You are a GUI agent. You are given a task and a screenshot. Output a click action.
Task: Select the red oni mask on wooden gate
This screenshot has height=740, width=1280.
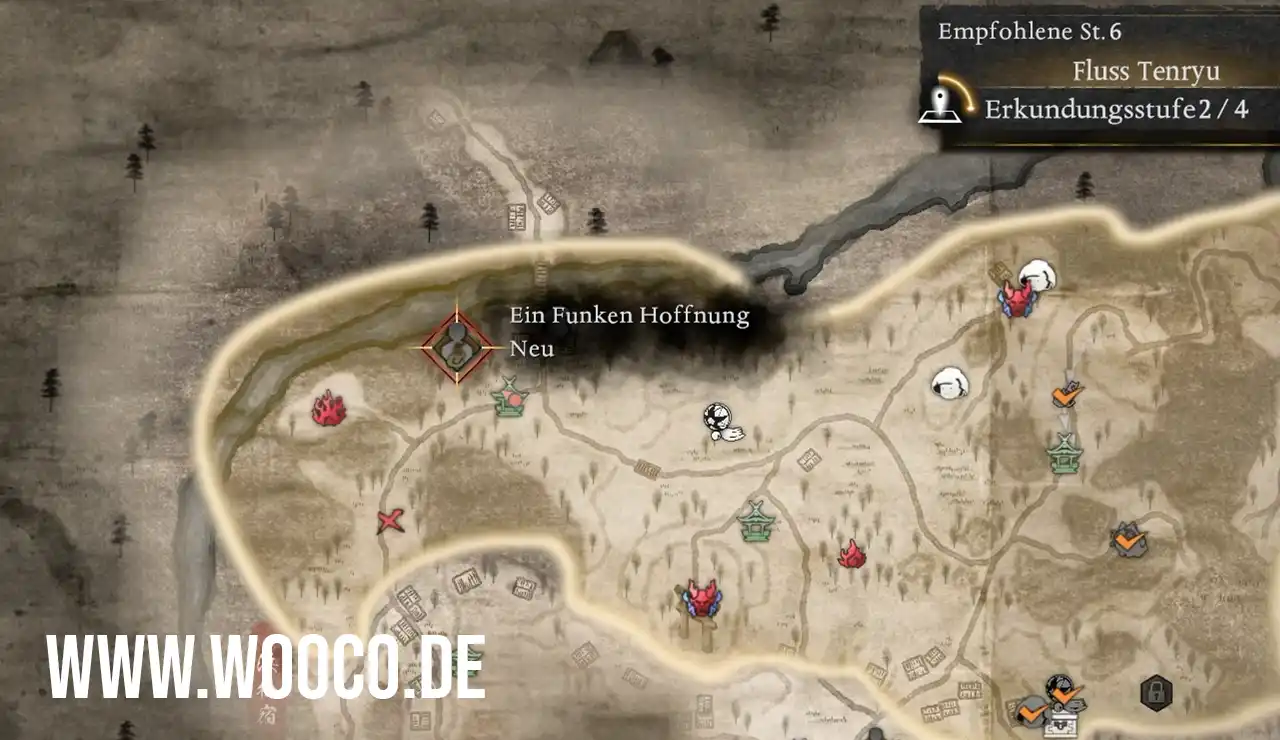(700, 601)
